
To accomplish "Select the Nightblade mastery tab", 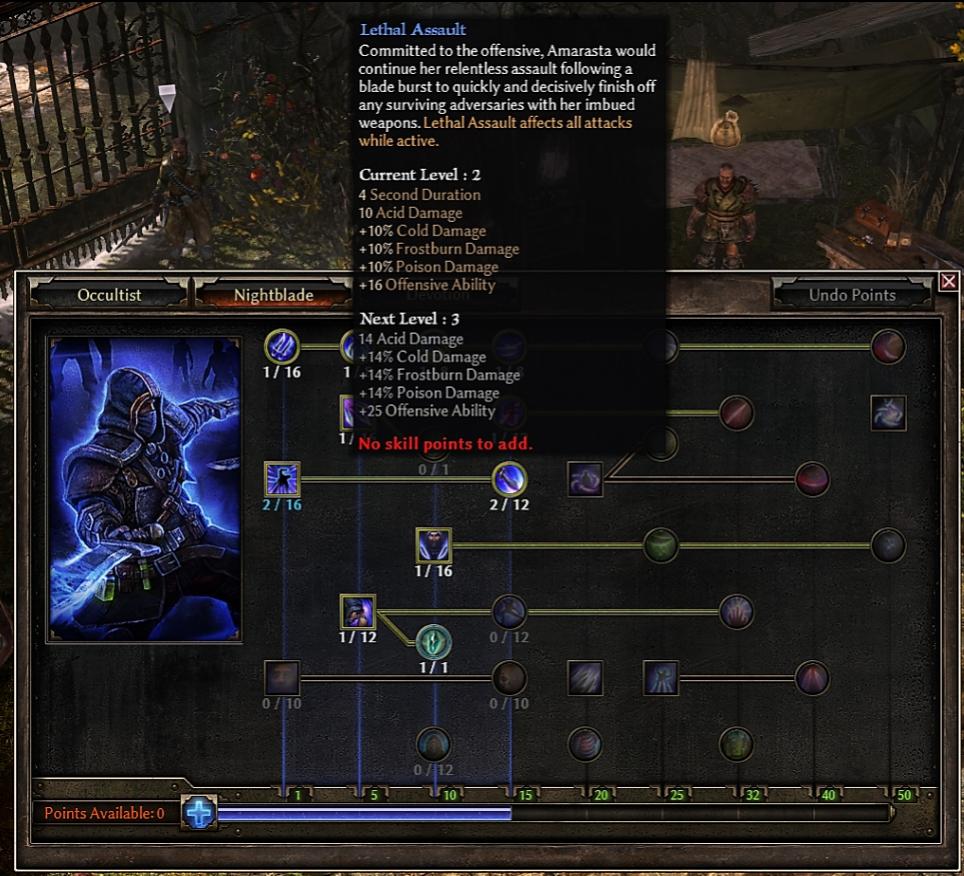I will pyautogui.click(x=273, y=295).
